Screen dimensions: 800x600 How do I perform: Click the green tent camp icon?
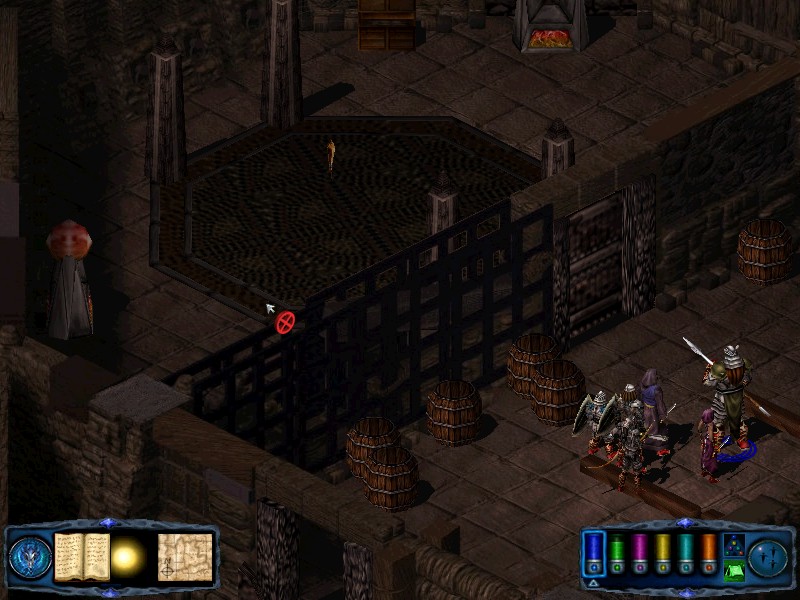coord(733,571)
